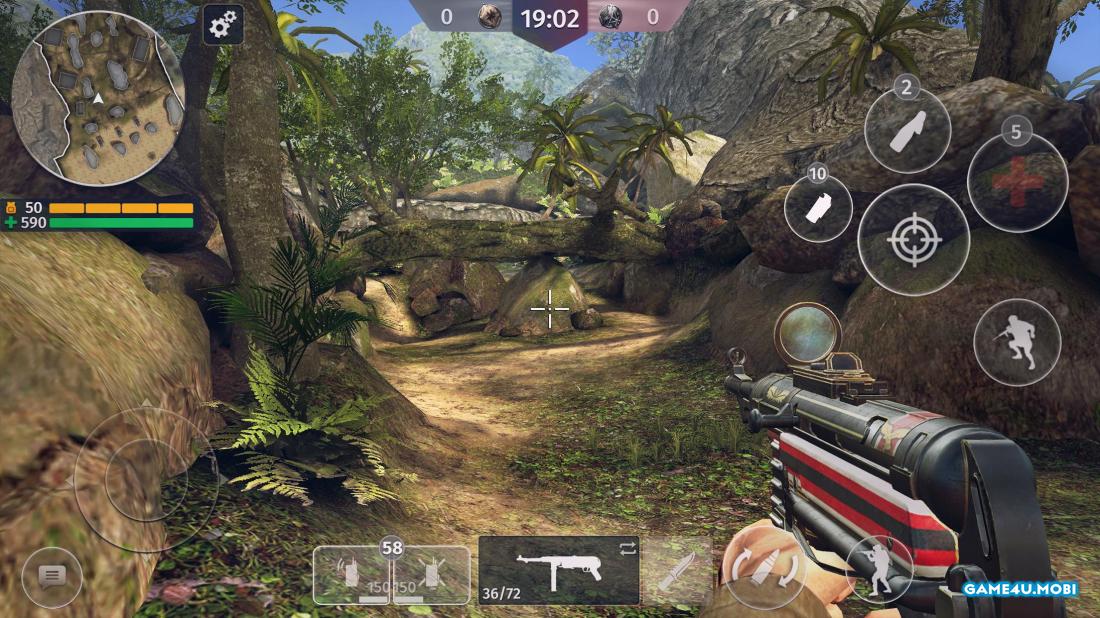Image resolution: width=1100 pixels, height=618 pixels.
Task: Reload the weapon with the bullet button
Action: coord(764,570)
